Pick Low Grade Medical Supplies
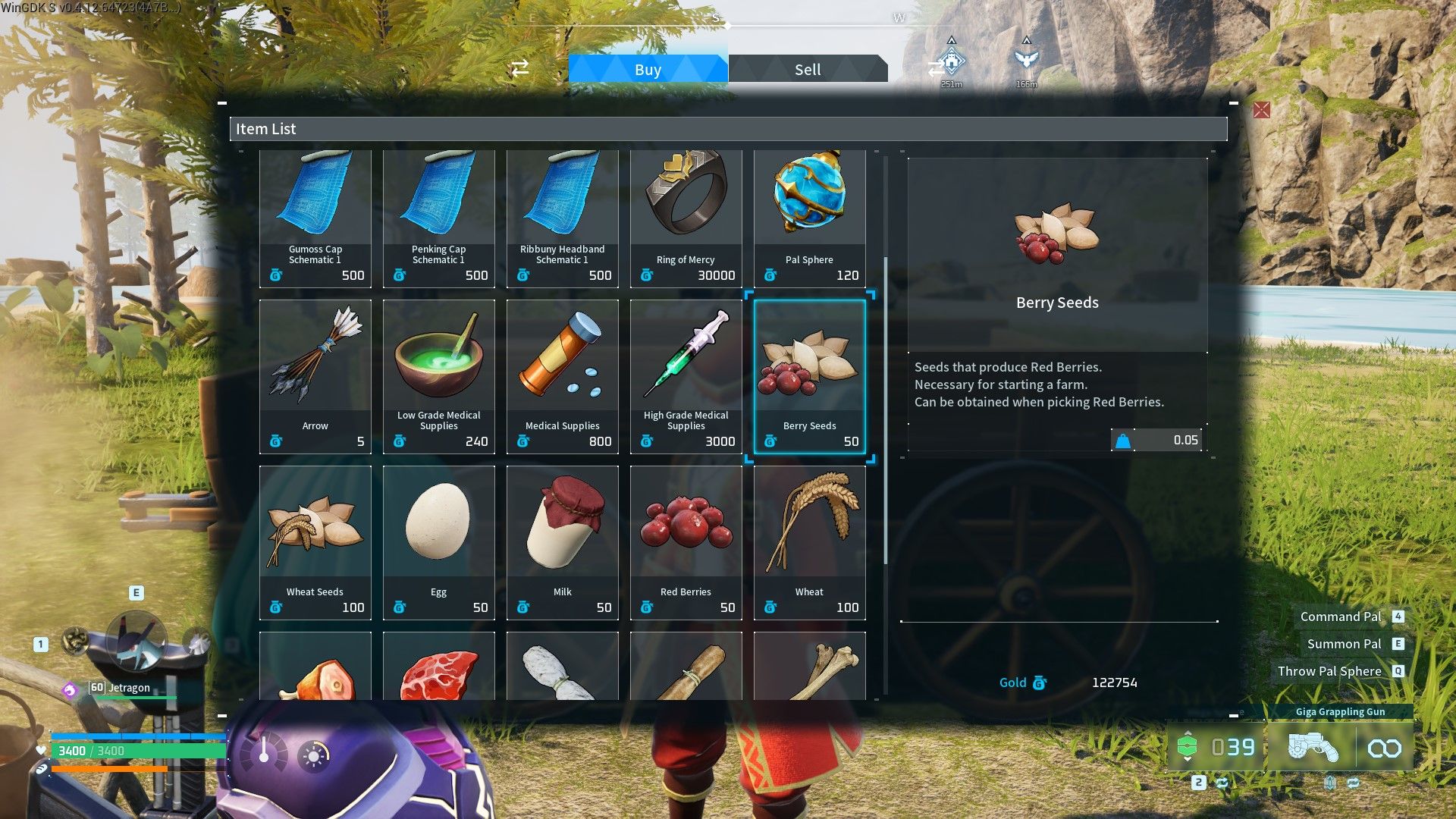This screenshot has width=1456, height=819. (x=439, y=377)
